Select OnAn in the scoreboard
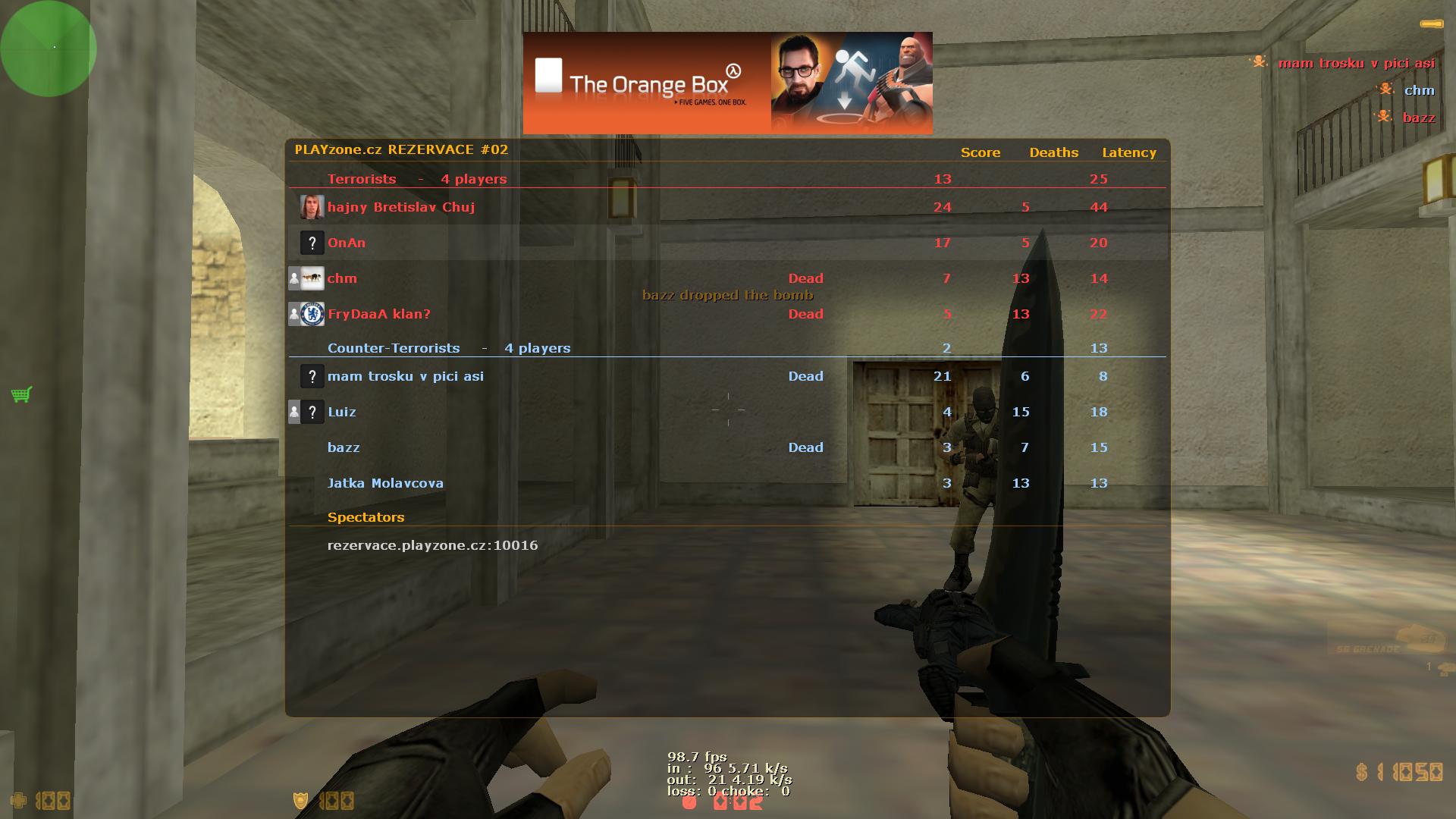 click(x=347, y=243)
